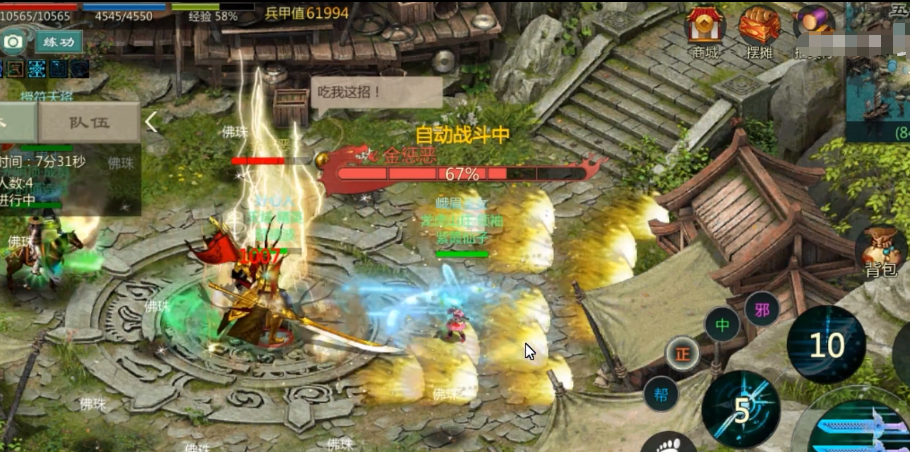
Task: Select the 金衍恶 boss health bar
Action: pos(462,173)
